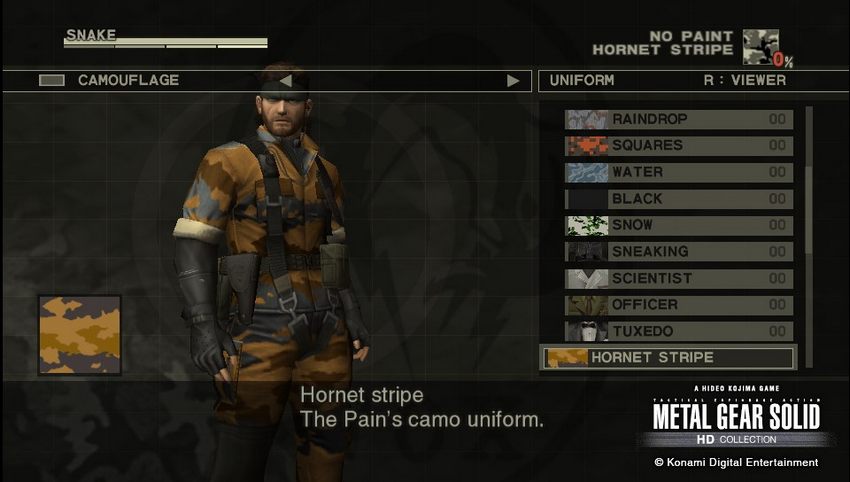Click the uniform list scrollbar
This screenshot has height=482, width=850.
coord(809,230)
